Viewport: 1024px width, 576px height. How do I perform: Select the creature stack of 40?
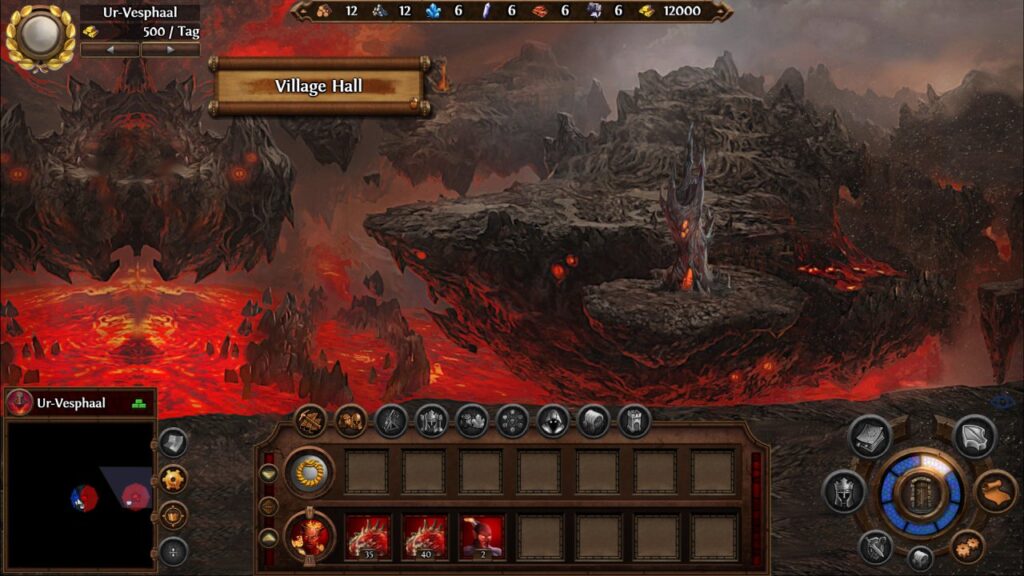pos(425,537)
